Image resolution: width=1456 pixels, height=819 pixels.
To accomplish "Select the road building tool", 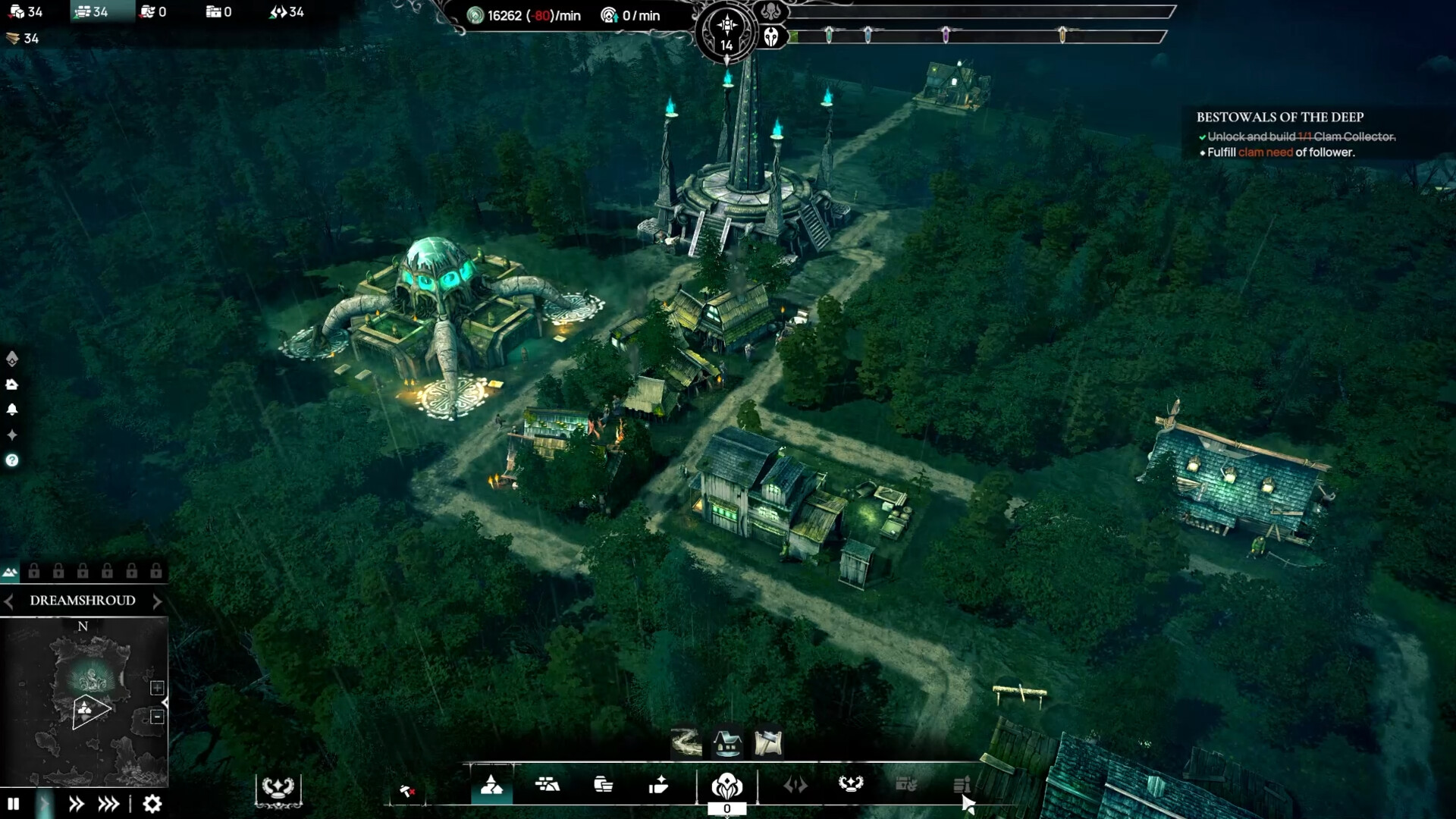I will coord(686,743).
